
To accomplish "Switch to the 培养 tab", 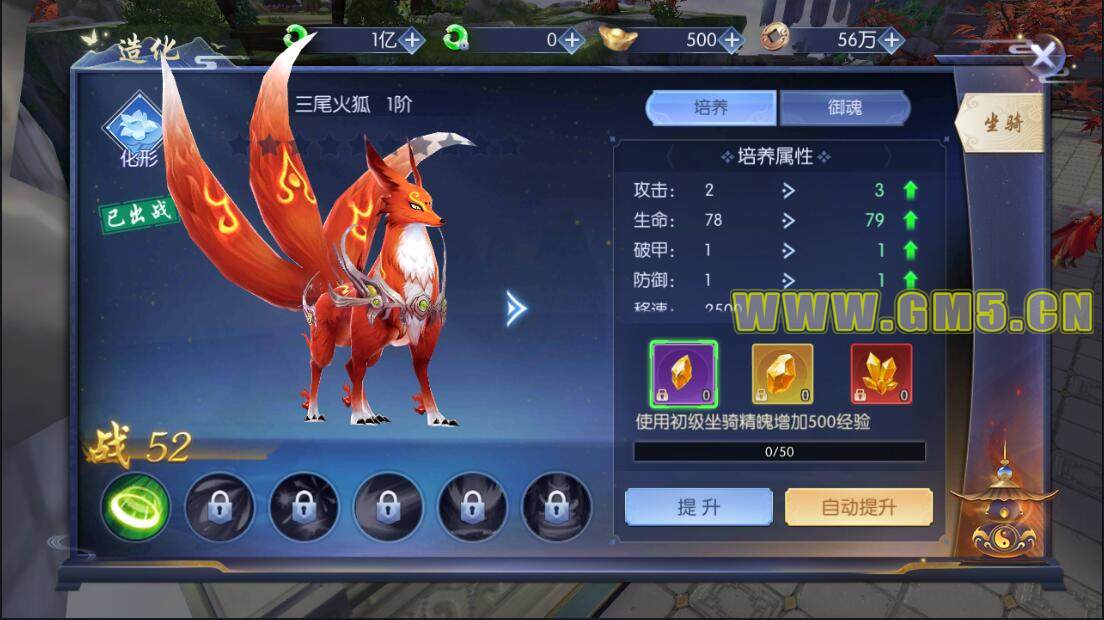I will tap(711, 108).
